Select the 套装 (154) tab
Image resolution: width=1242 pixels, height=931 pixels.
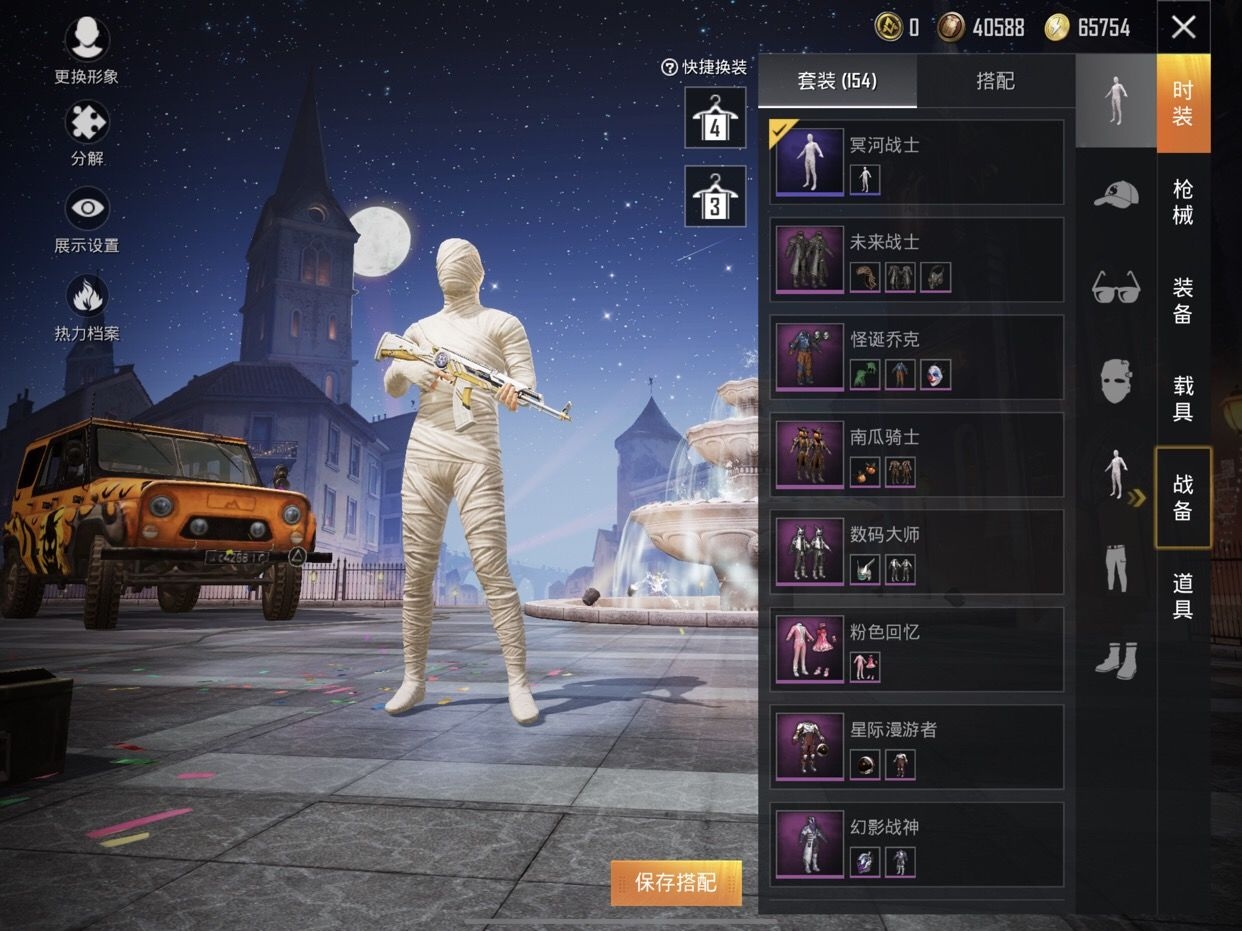[837, 81]
